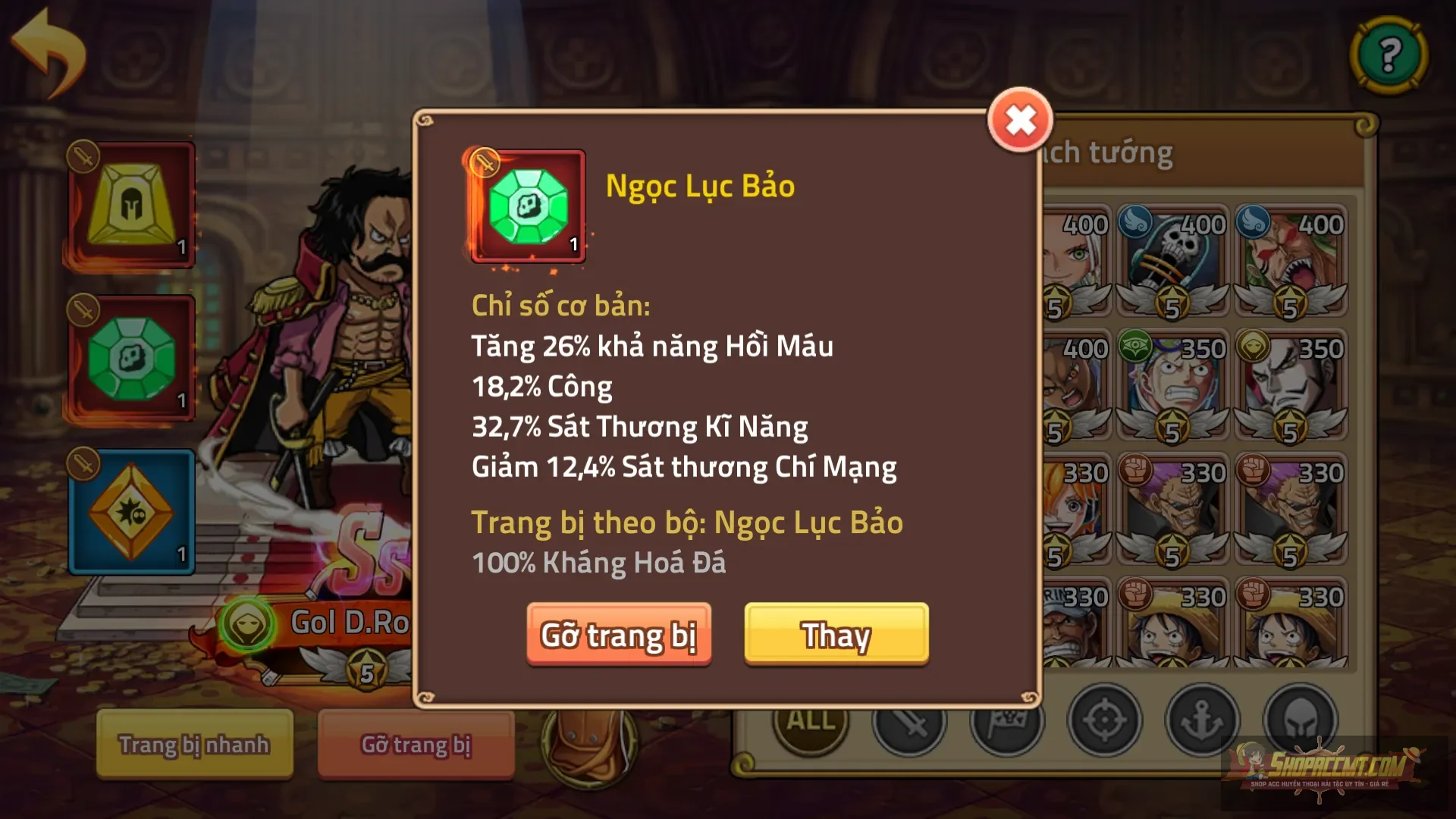The width and height of the screenshot is (1456, 819).
Task: Click the Ngọc Lục Bảo gem icon
Action: [528, 207]
